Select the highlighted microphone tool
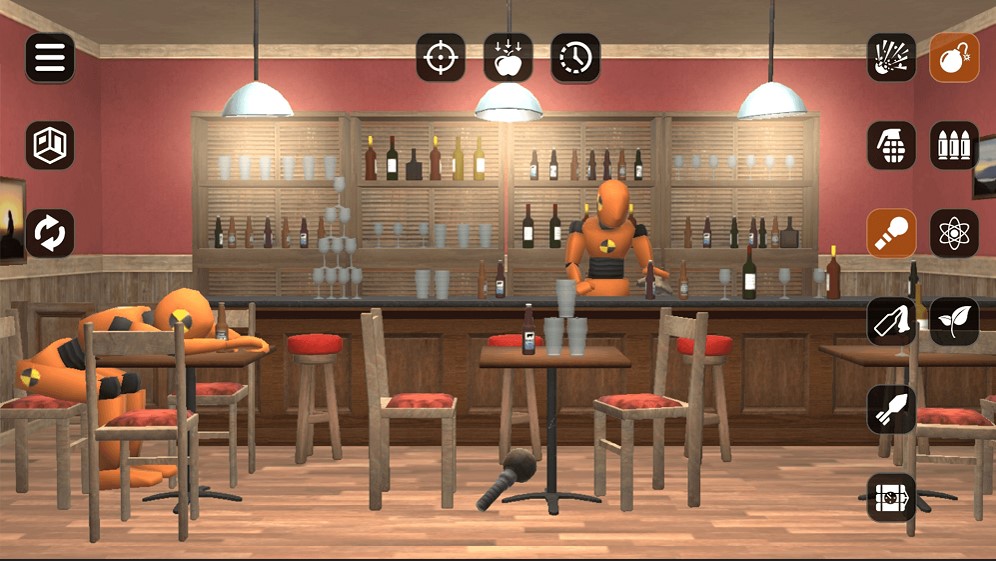 891,233
